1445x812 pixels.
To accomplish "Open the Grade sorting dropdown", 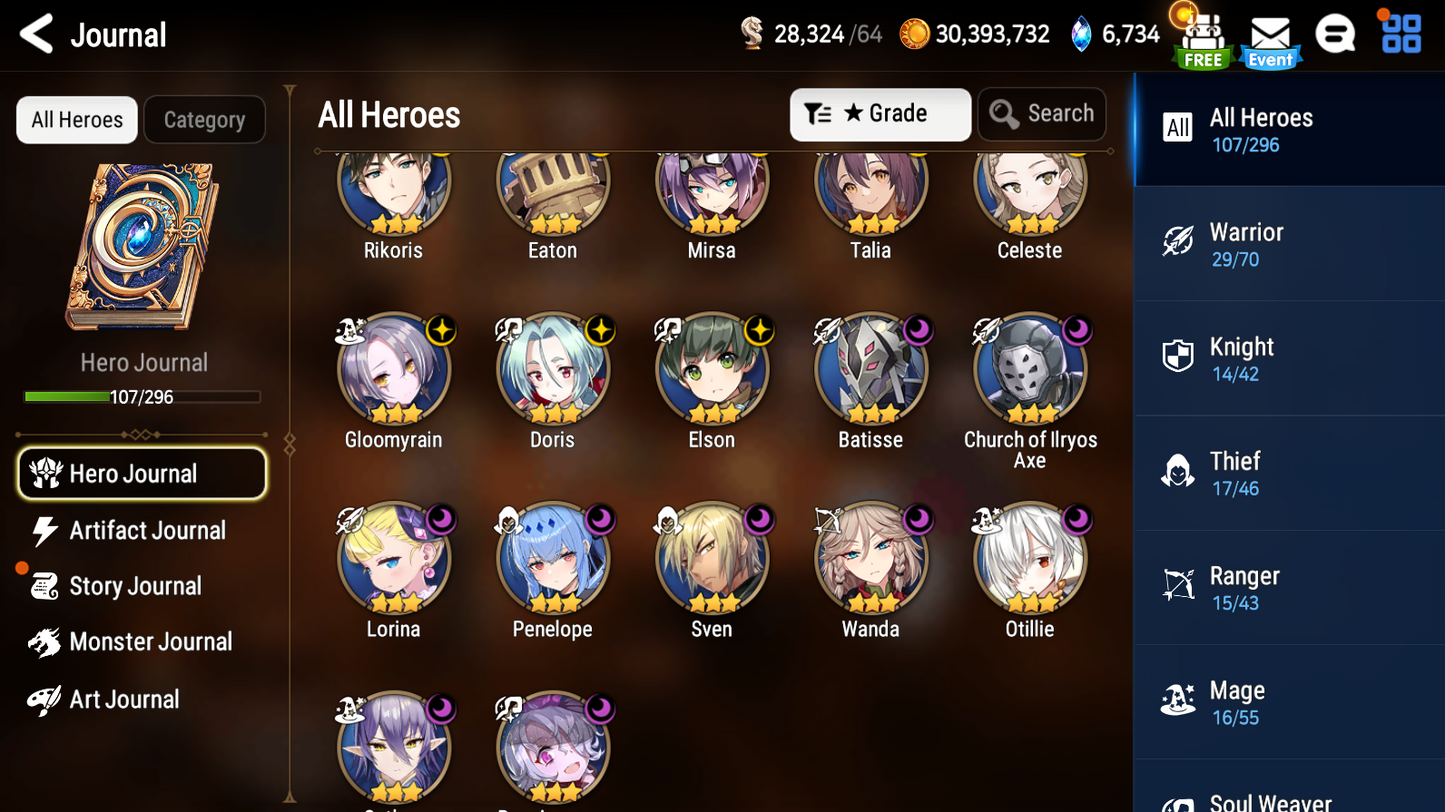I will [x=879, y=113].
